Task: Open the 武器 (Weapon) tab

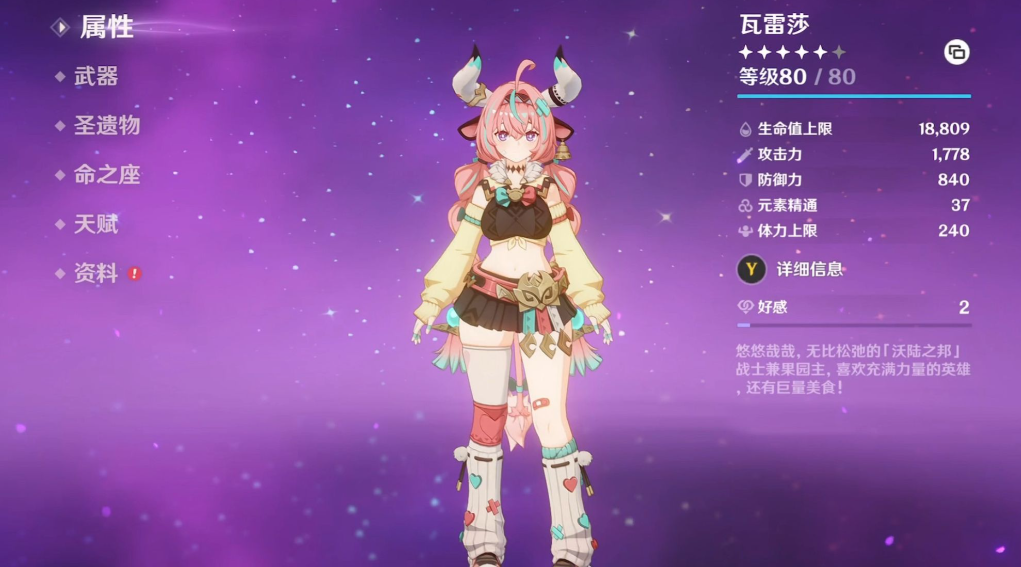Action: tap(96, 76)
